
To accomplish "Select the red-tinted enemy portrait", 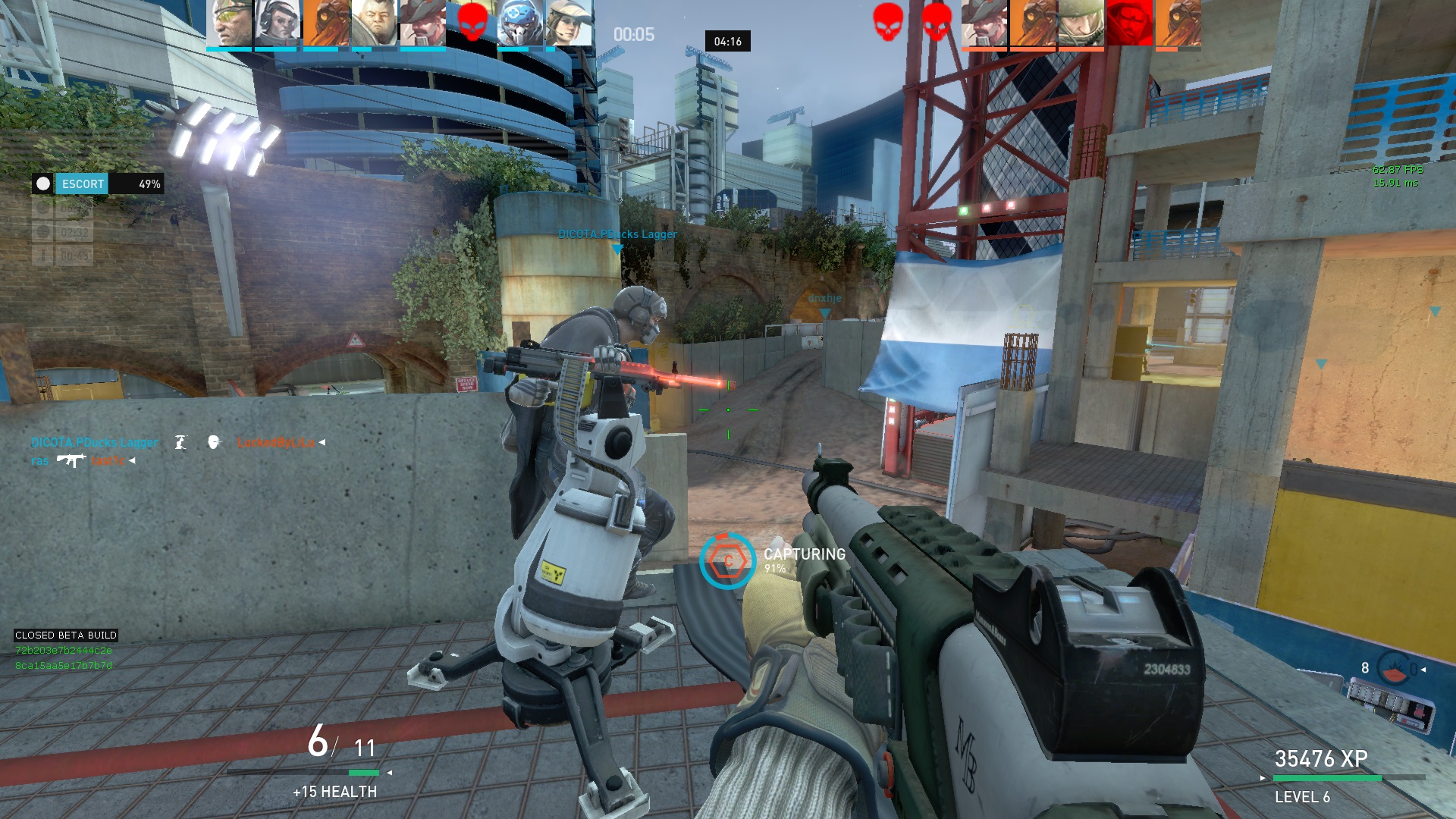I will click(1129, 24).
